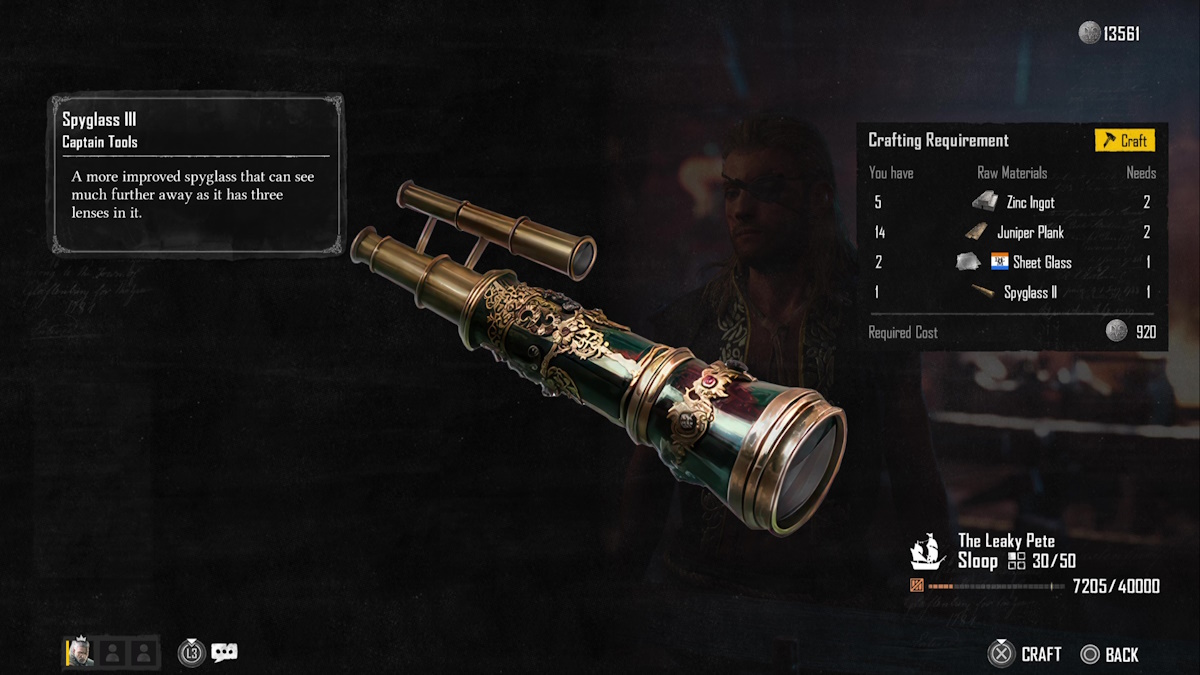Choose the Juniper Plank material row
The image size is (1200, 675).
click(1013, 233)
